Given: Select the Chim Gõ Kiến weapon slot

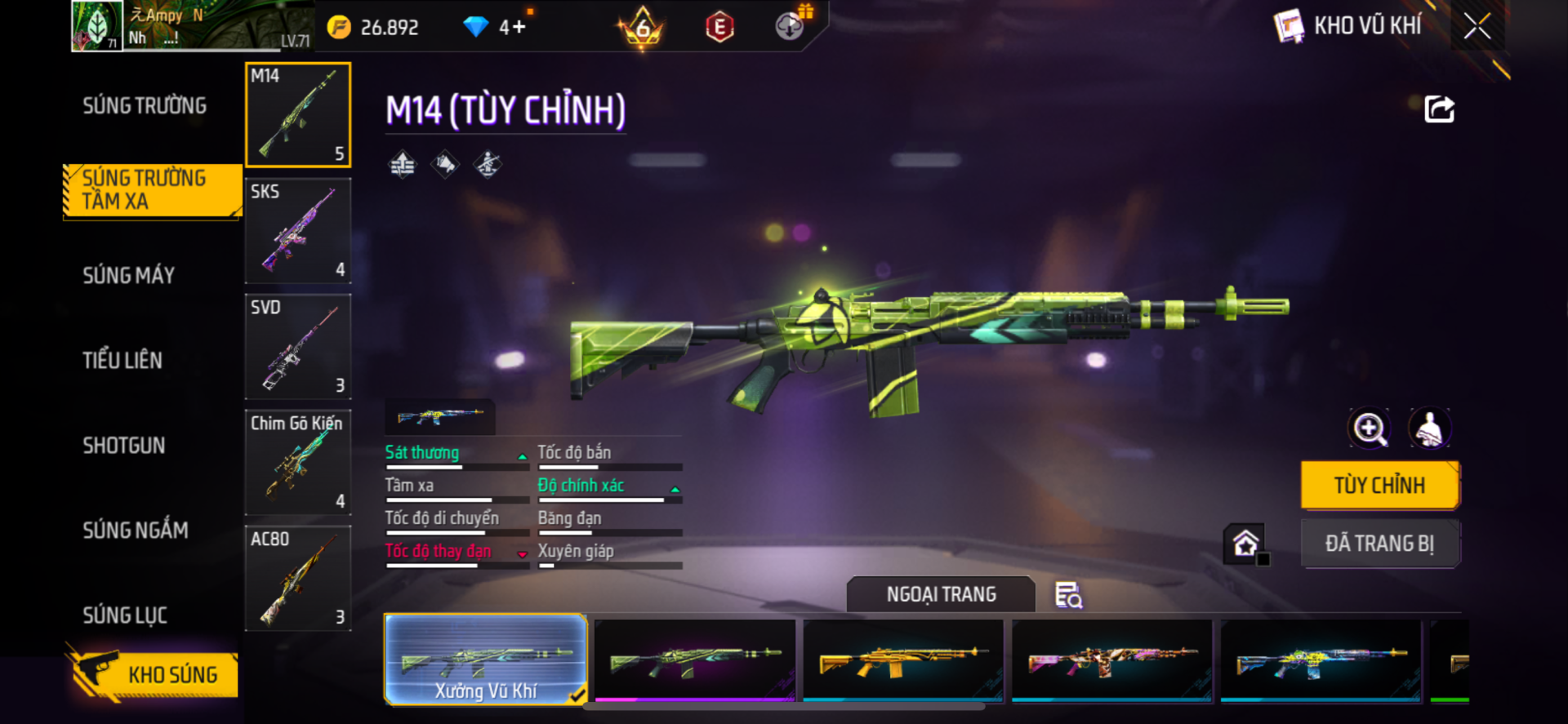Looking at the screenshot, I should (x=298, y=463).
